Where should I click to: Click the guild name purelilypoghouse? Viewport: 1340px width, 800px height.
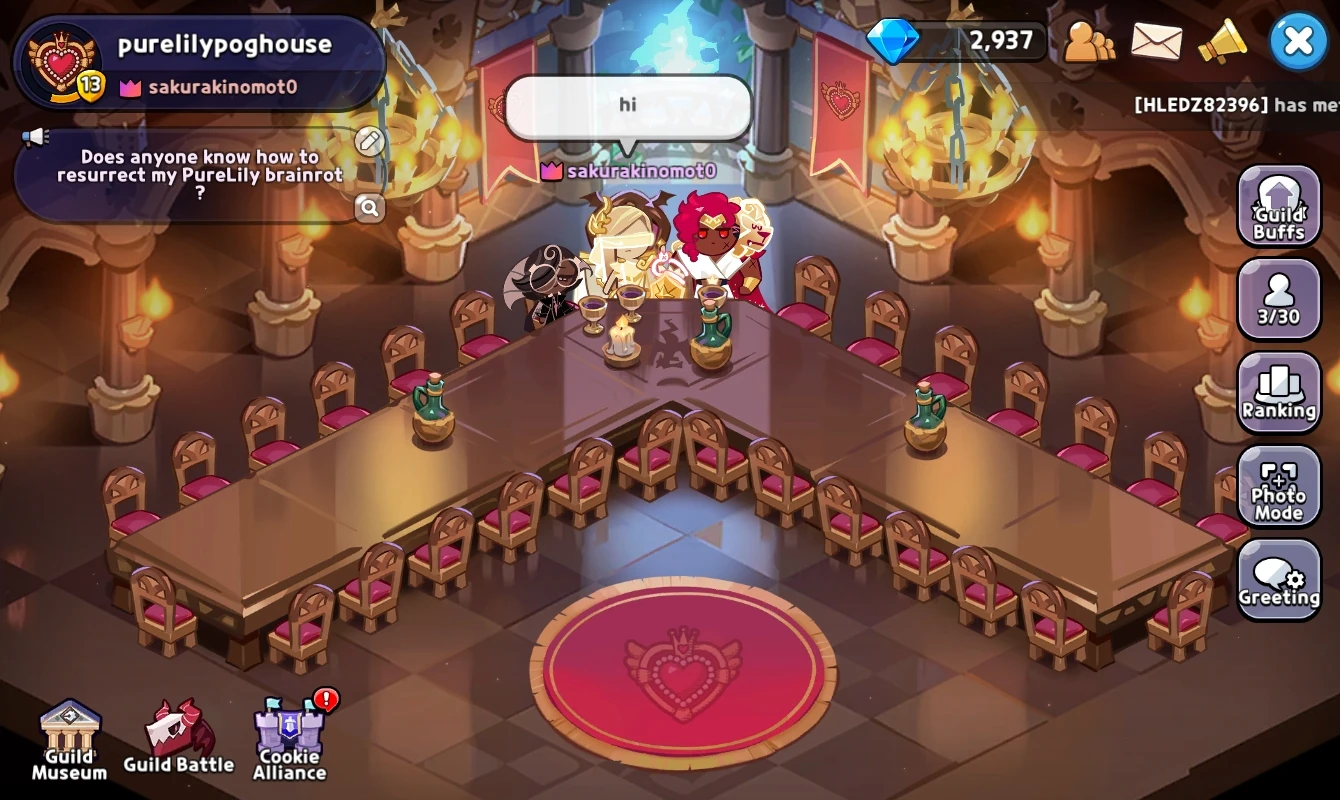click(228, 43)
